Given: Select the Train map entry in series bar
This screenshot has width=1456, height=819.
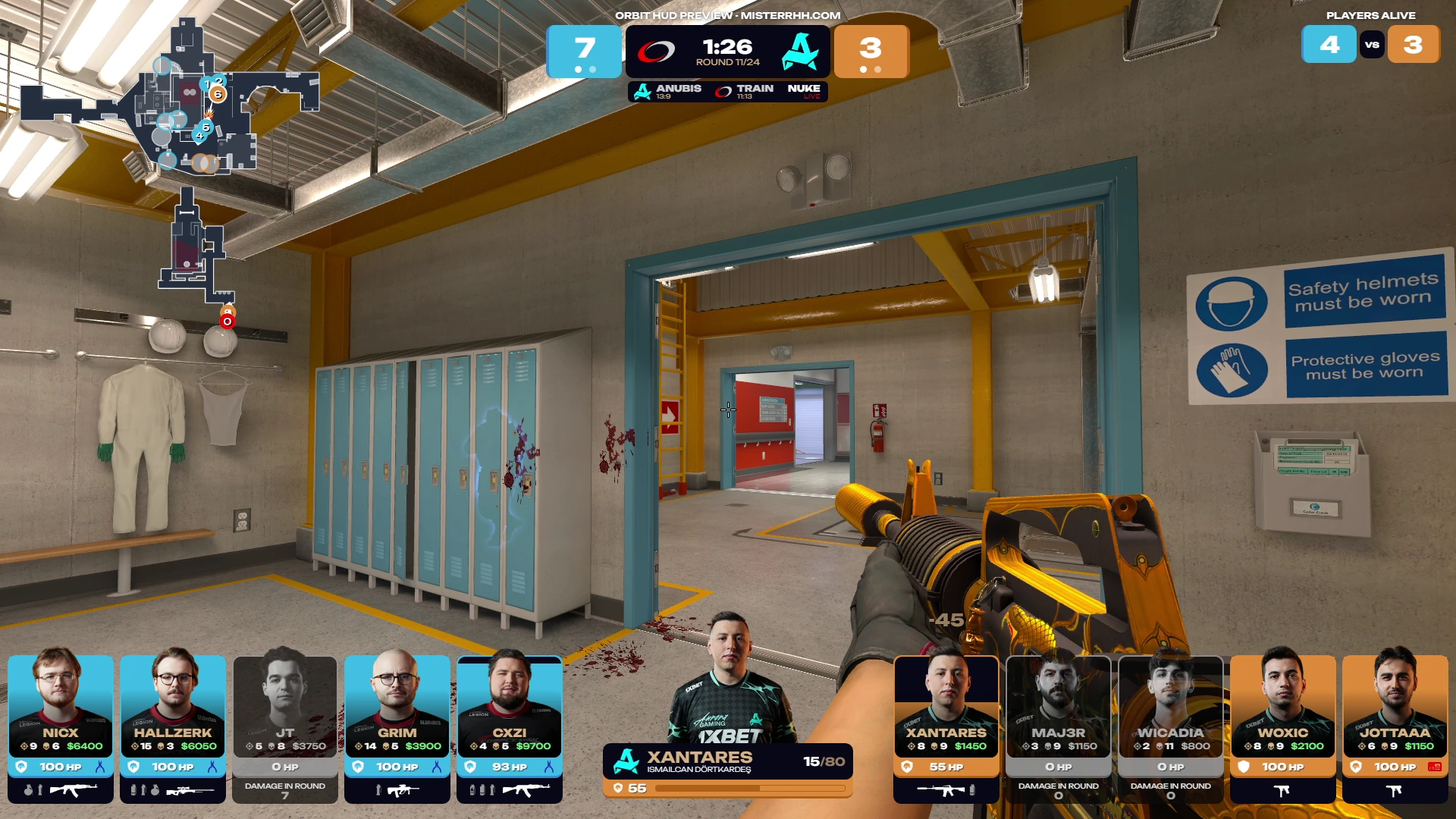Looking at the screenshot, I should coord(745,92).
